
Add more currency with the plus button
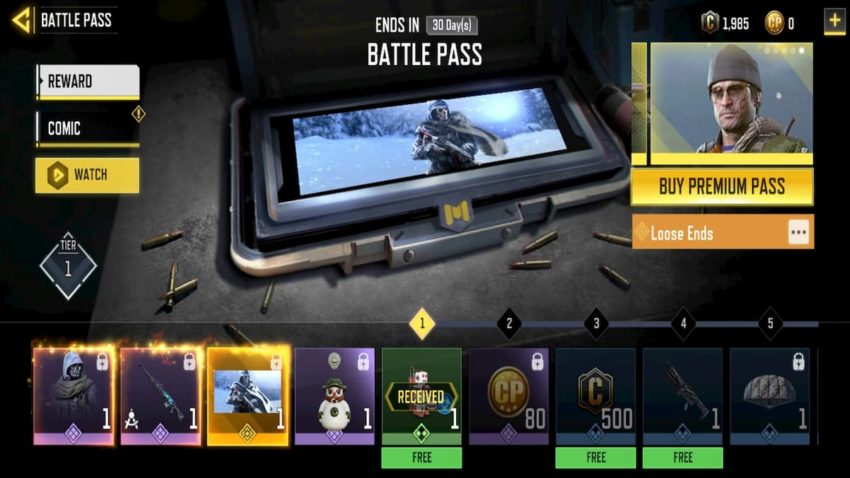pos(834,20)
